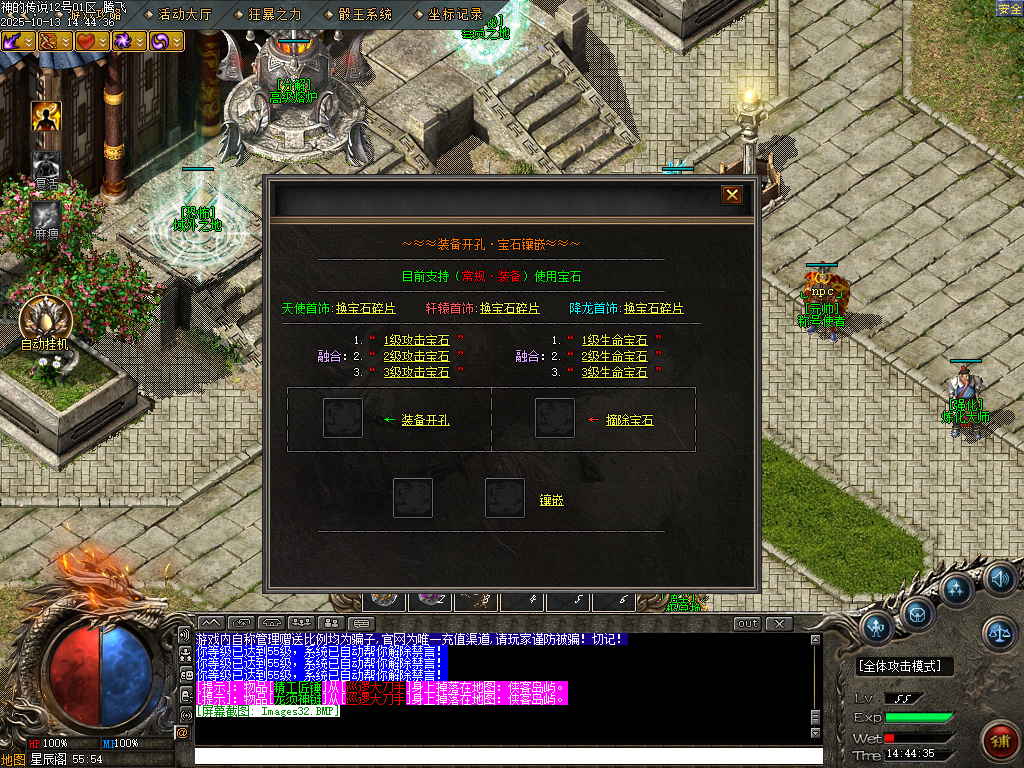Open the 狂暴之力 menu
The width and height of the screenshot is (1024, 768).
tap(273, 14)
